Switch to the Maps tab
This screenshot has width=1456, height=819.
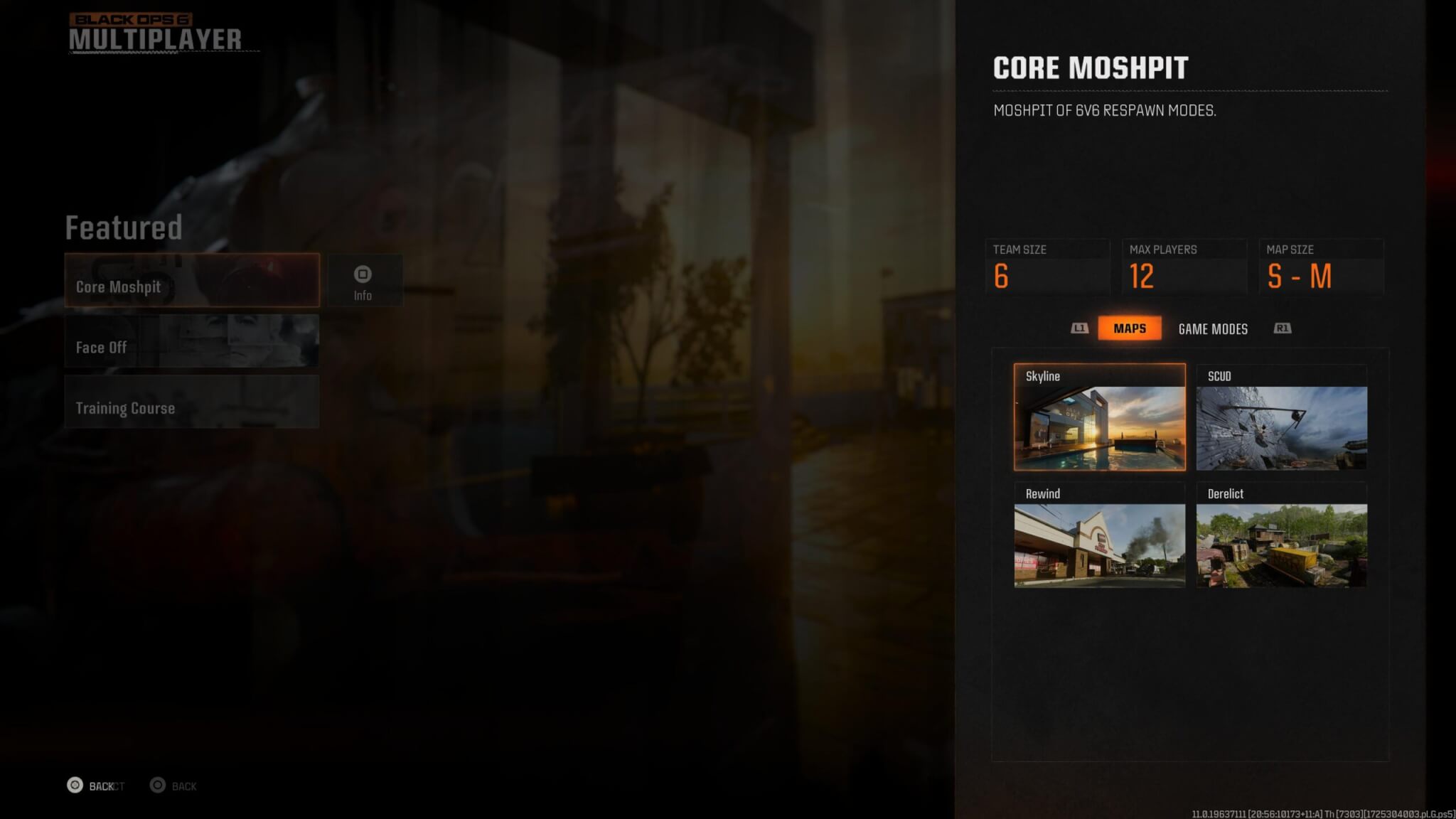[x=1129, y=328]
